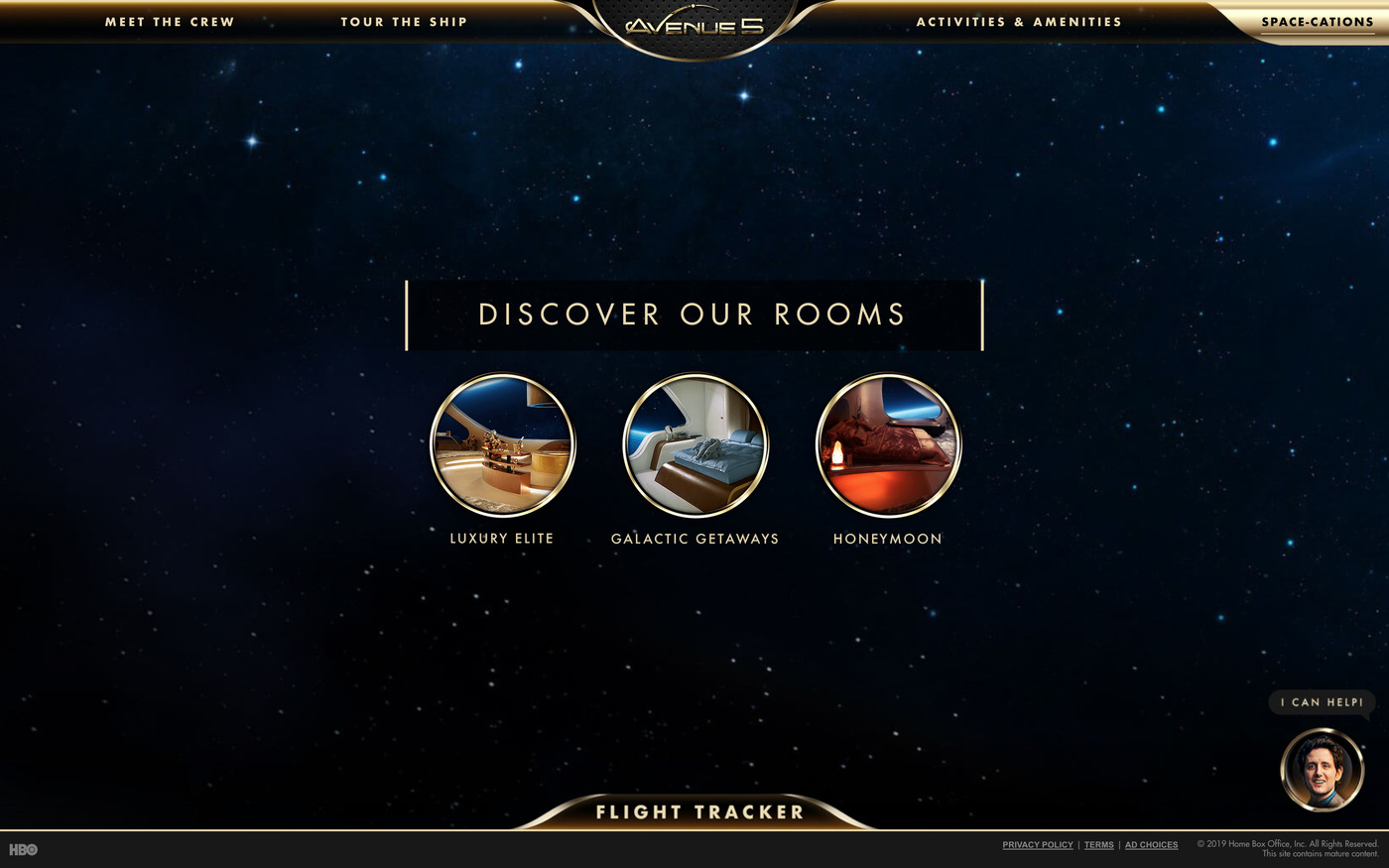Click the Avenue 5 logo

(x=694, y=26)
